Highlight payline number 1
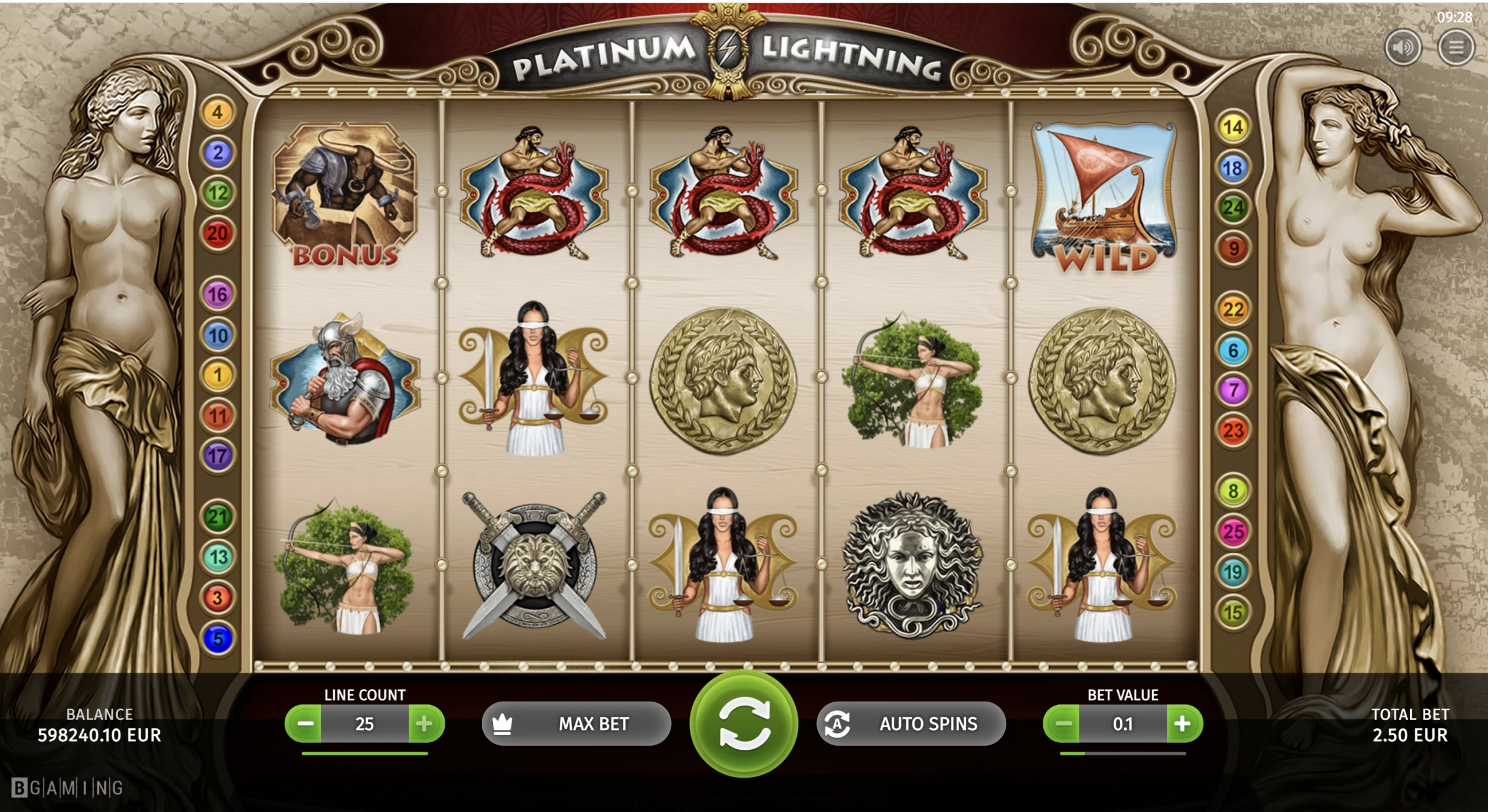 click(x=217, y=375)
